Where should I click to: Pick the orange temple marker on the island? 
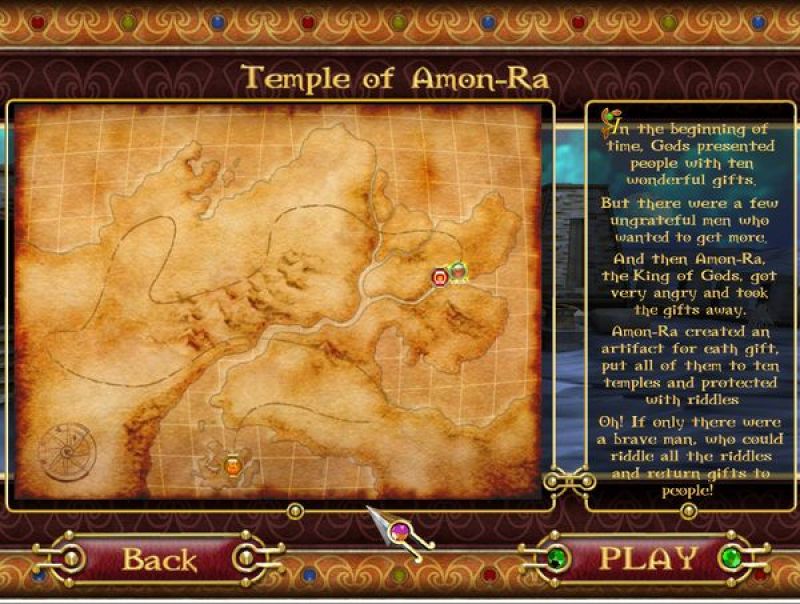233,464
